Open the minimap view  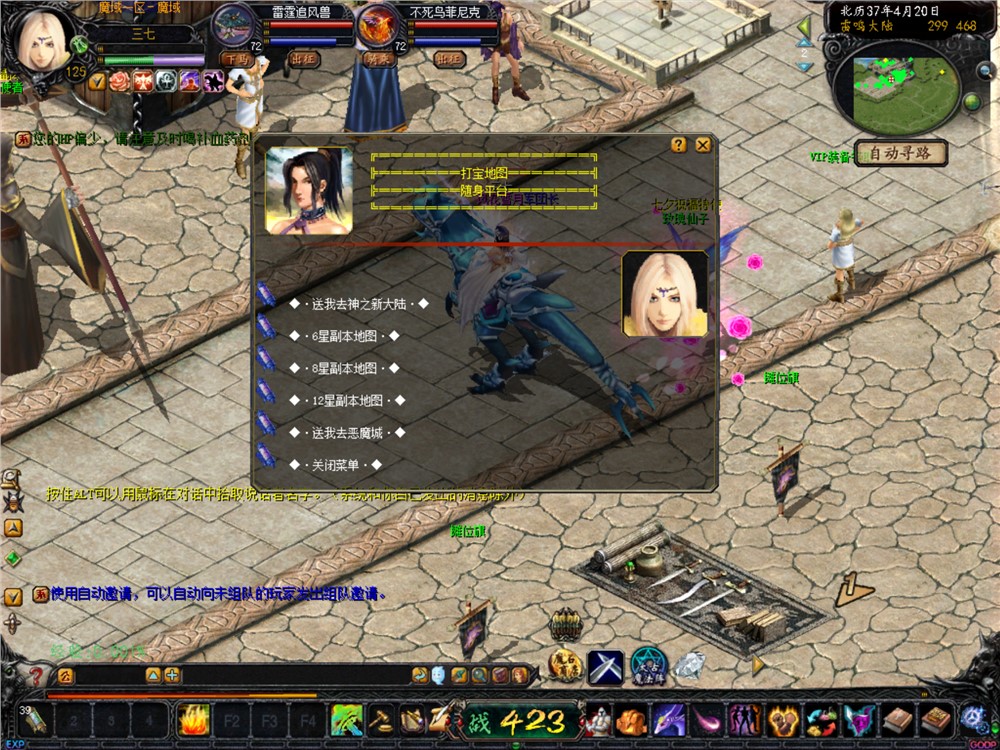tap(895, 88)
